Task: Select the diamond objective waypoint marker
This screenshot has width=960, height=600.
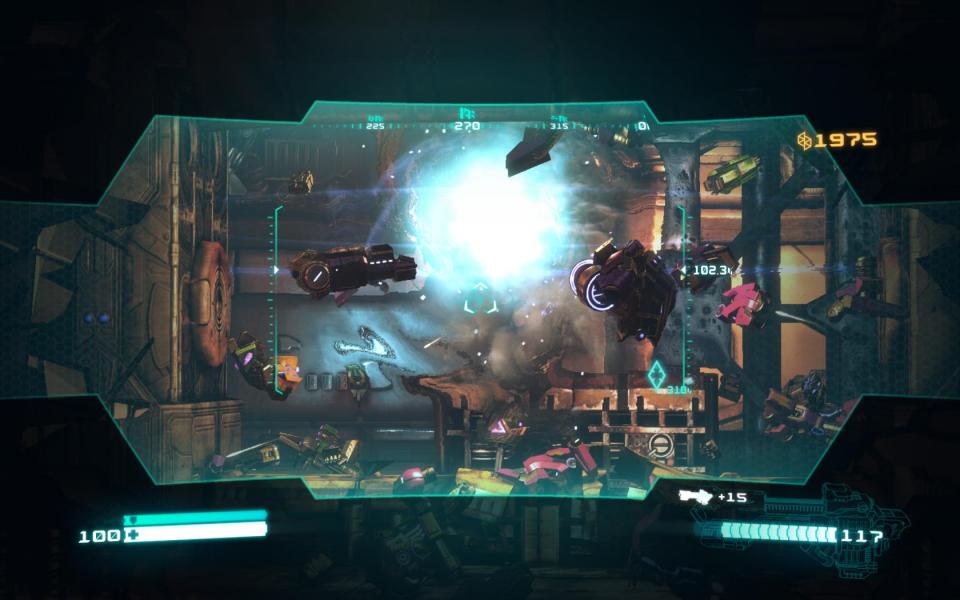Action: [657, 374]
